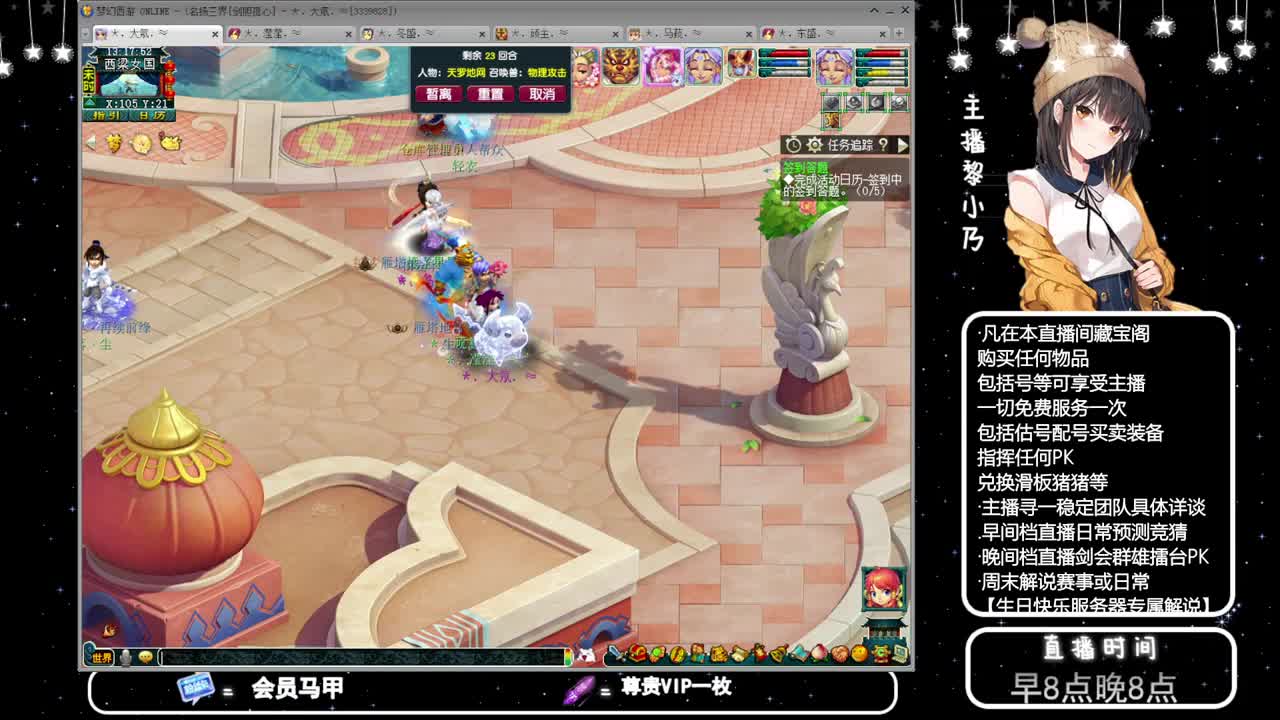Click the question mark icon beside 任务追踪
The width and height of the screenshot is (1280, 720).
point(884,145)
